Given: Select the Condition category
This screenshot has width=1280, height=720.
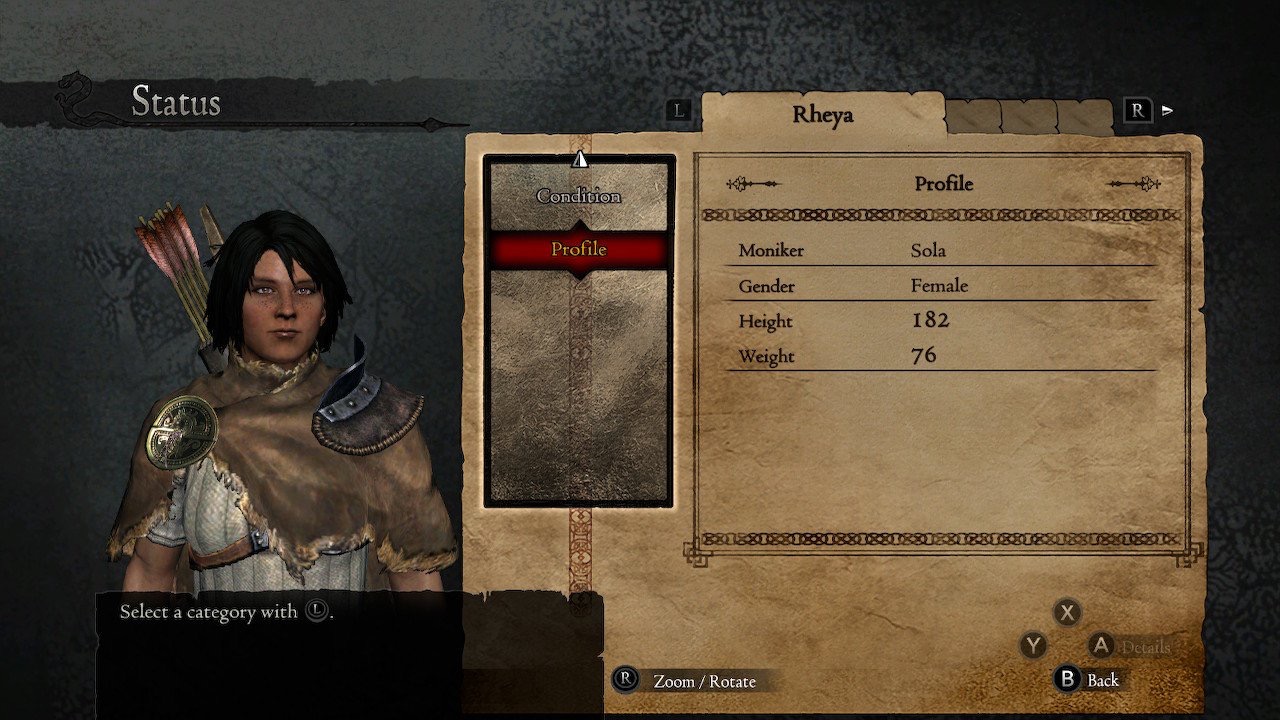Looking at the screenshot, I should [x=578, y=196].
